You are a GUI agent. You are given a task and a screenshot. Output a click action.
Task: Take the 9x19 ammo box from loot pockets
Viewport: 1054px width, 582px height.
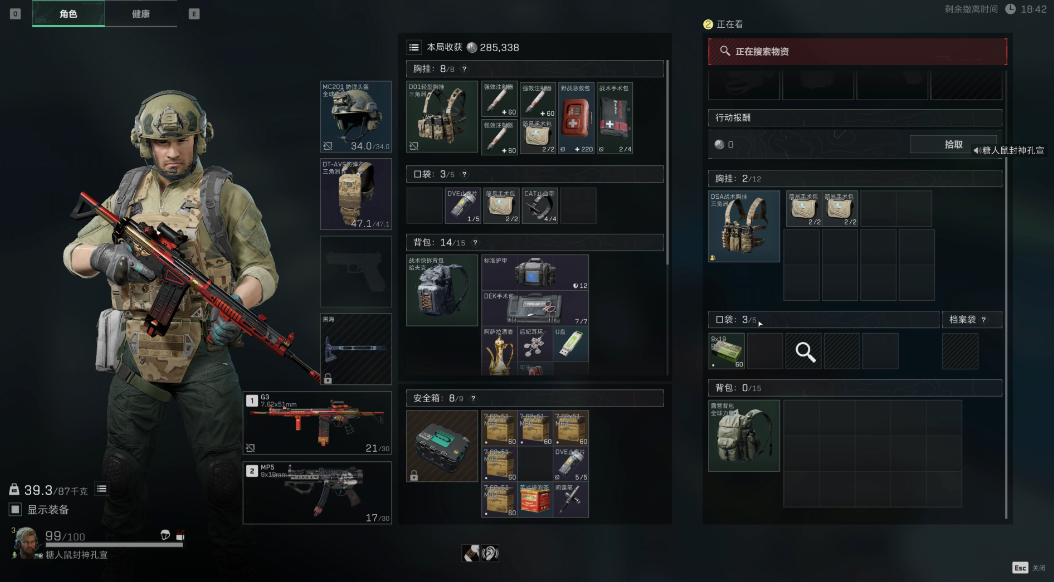[728, 351]
